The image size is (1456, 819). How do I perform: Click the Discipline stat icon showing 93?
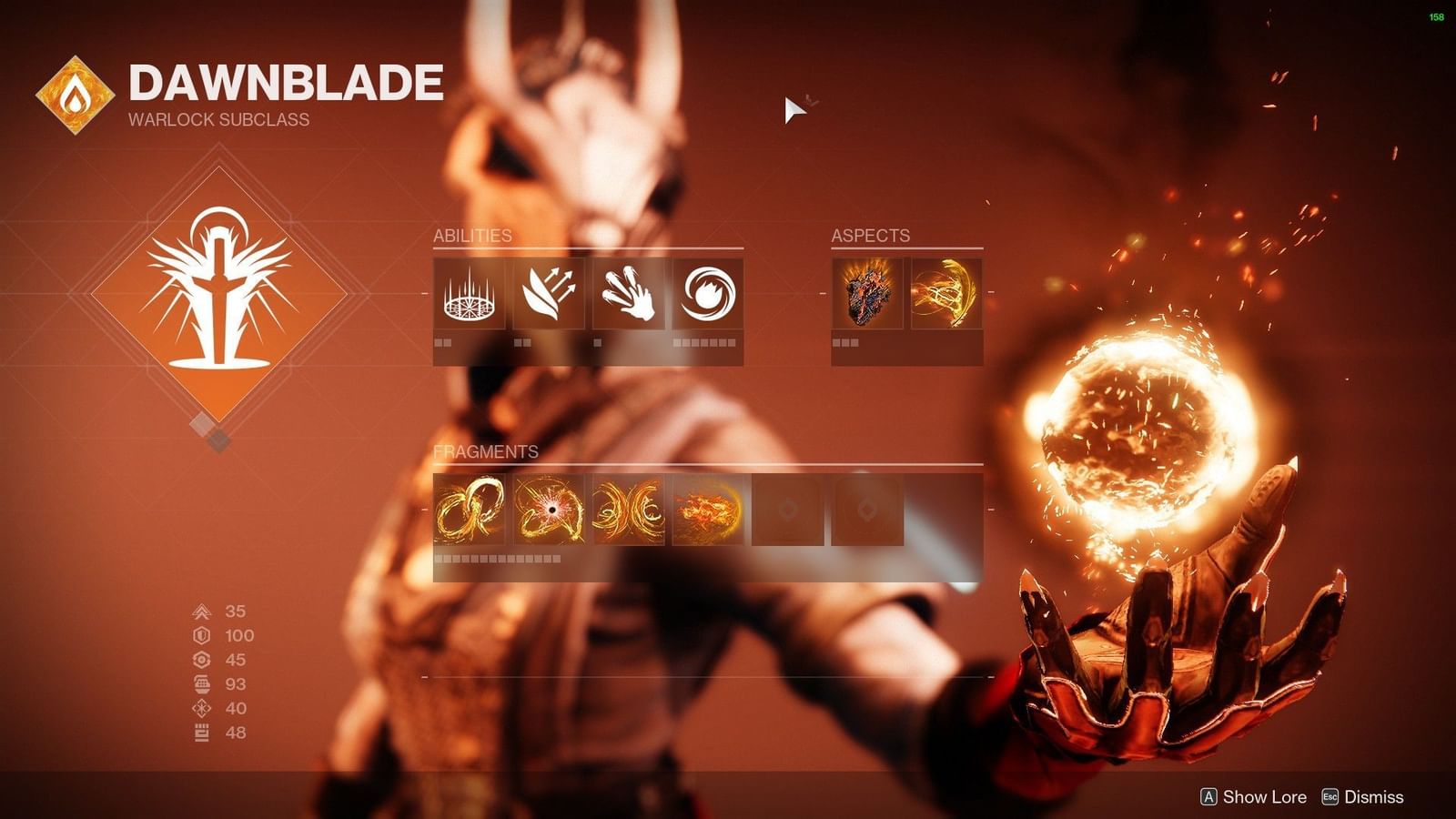[201, 685]
